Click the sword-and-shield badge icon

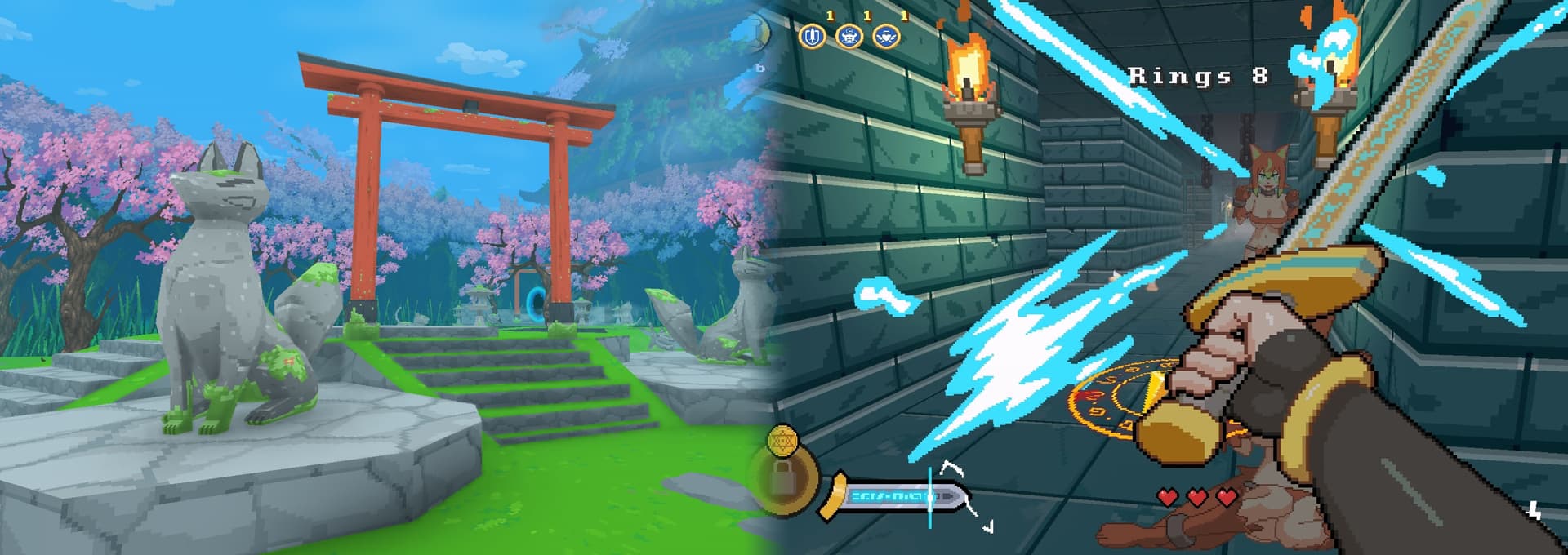[x=812, y=37]
